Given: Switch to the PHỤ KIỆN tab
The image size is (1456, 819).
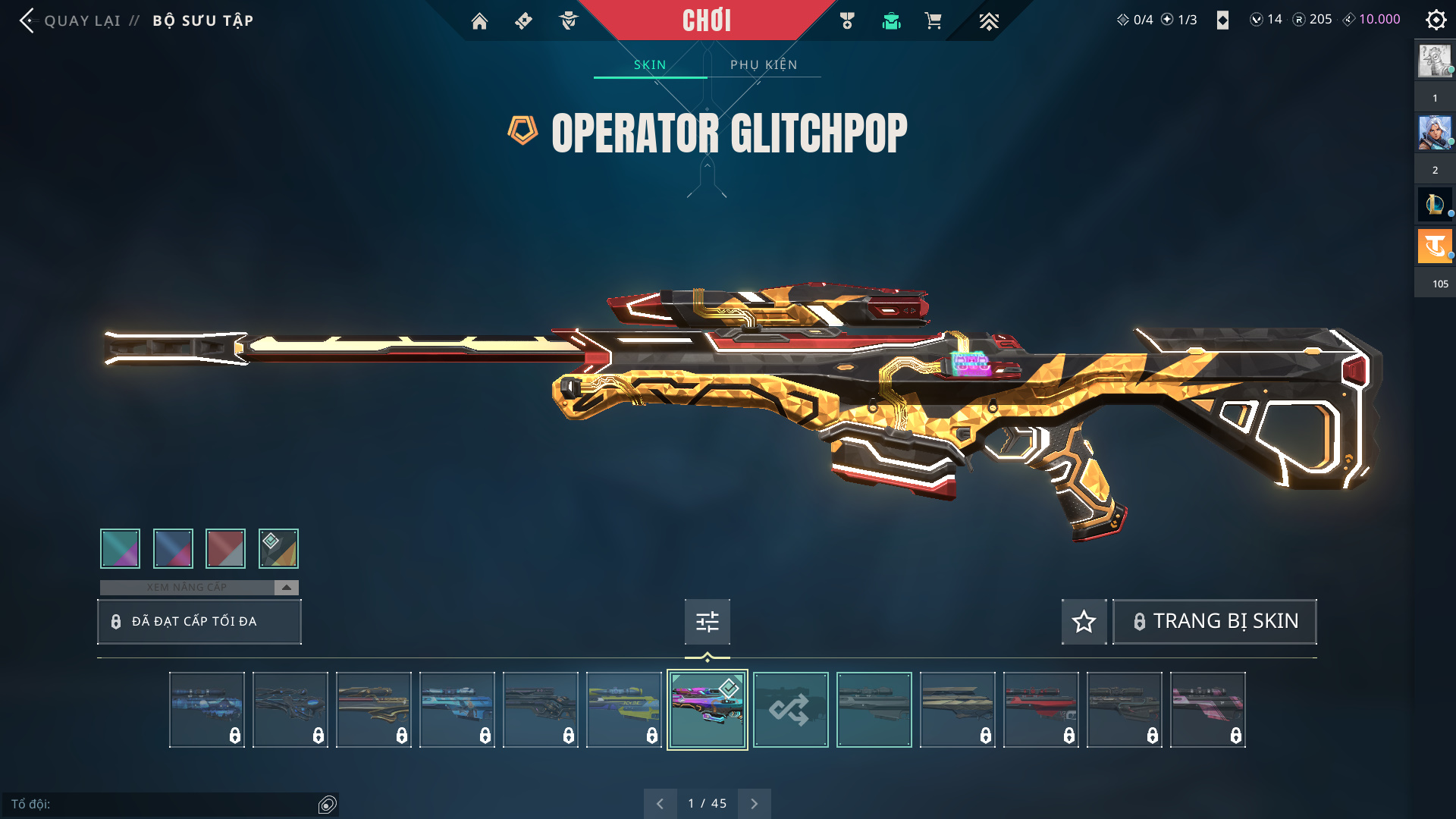Looking at the screenshot, I should [x=764, y=65].
